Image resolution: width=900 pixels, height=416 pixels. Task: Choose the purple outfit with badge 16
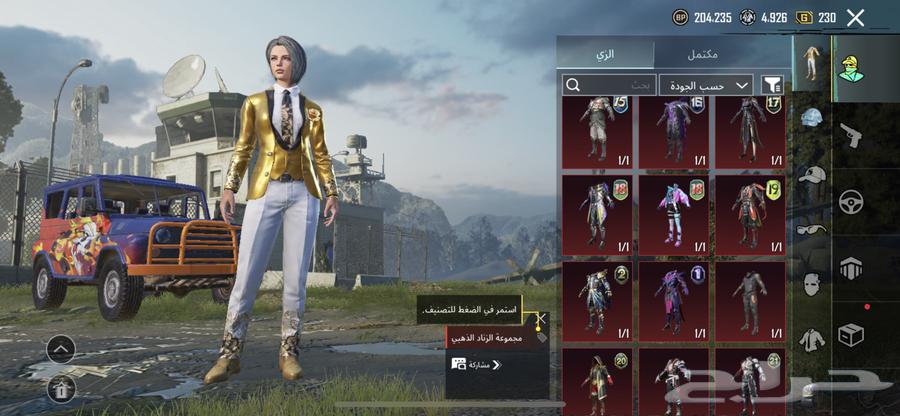673,131
